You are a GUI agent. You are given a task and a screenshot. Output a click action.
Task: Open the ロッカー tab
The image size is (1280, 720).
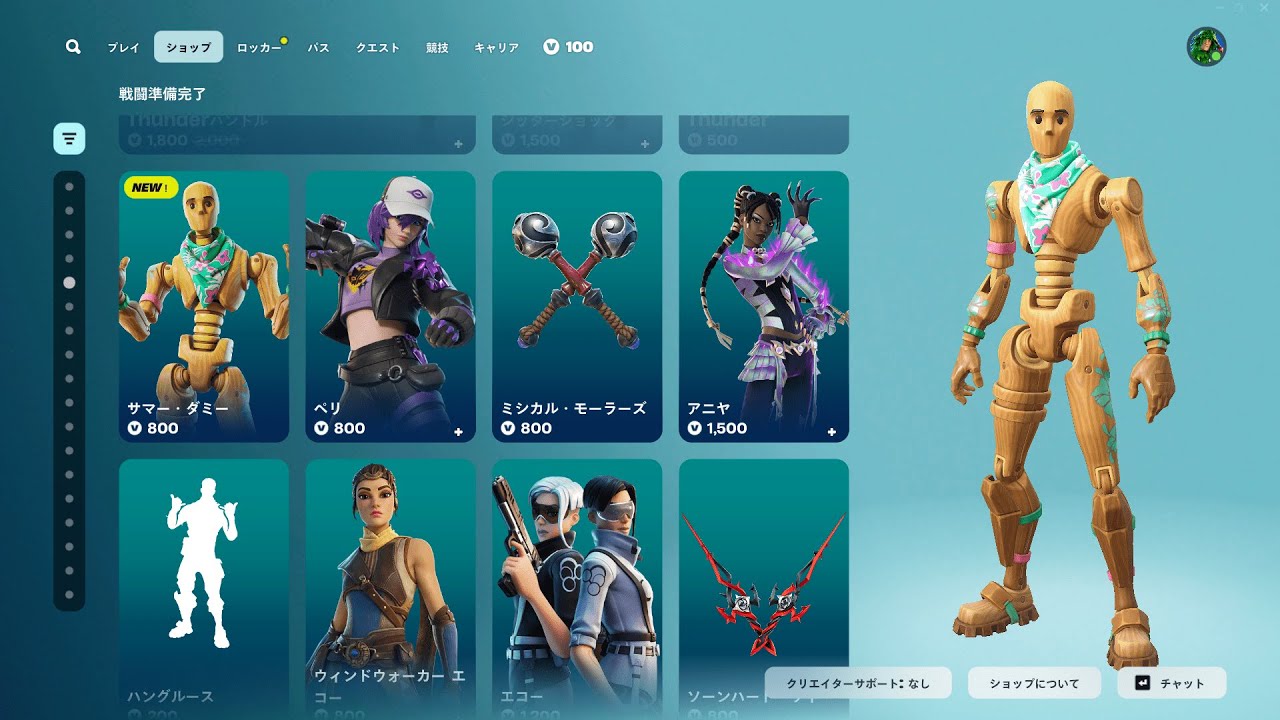[258, 47]
